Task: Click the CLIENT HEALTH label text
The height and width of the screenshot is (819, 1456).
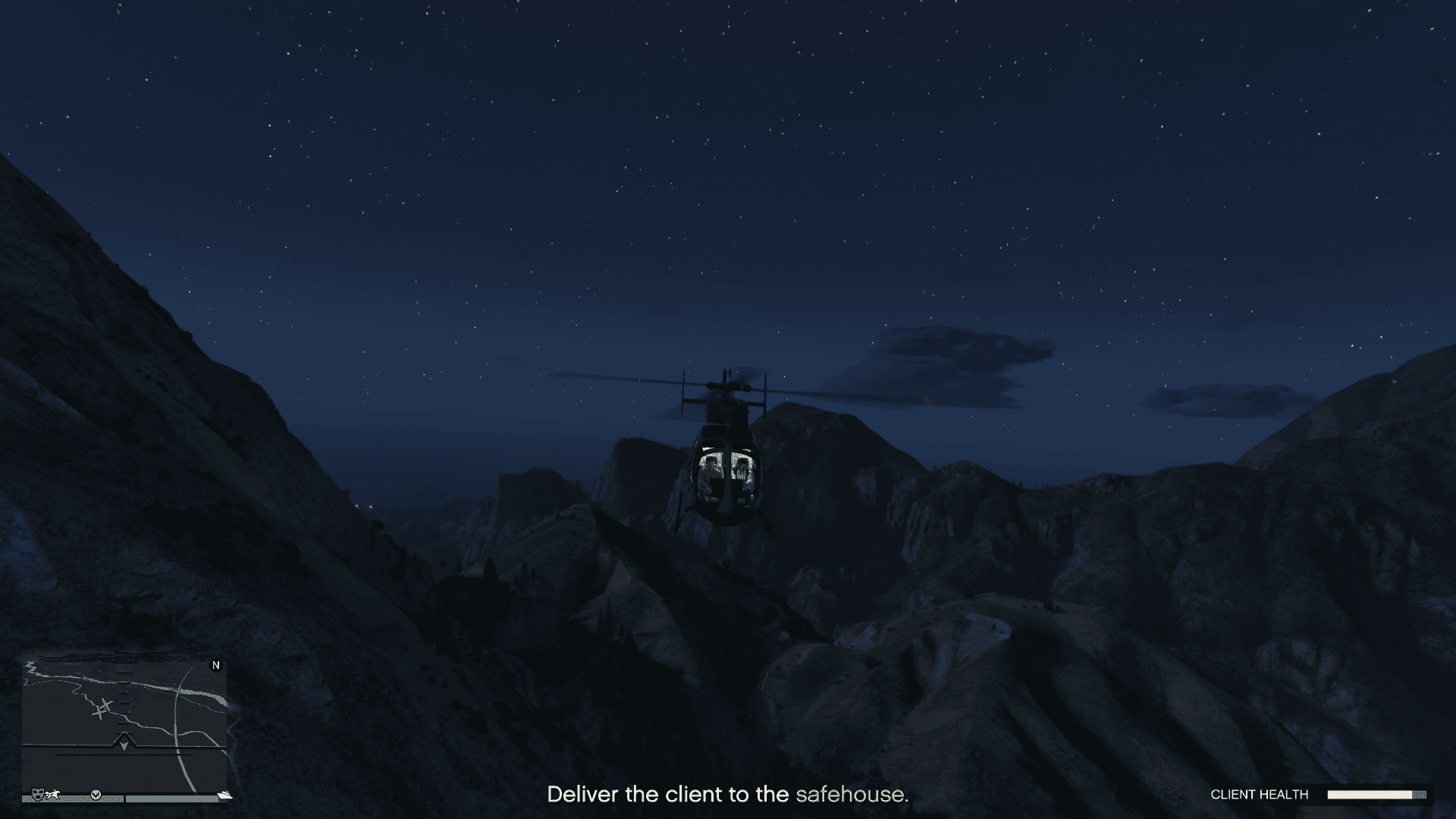Action: (1260, 794)
